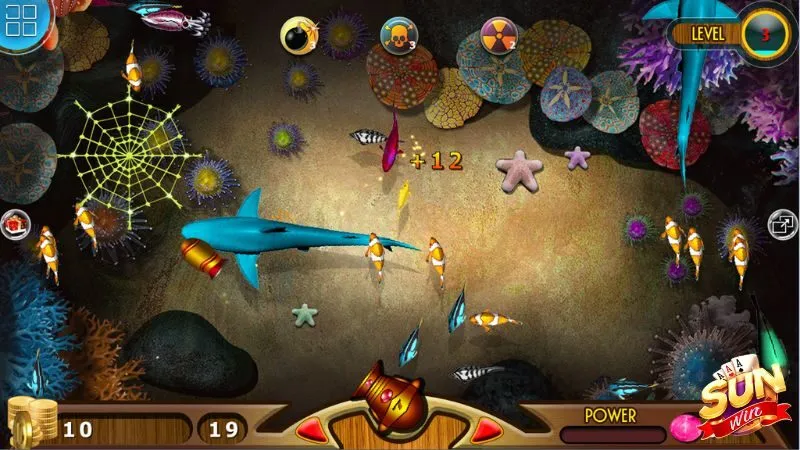The image size is (800, 450).
Task: Select the right red cannon arrow
Action: pyautogui.click(x=484, y=430)
